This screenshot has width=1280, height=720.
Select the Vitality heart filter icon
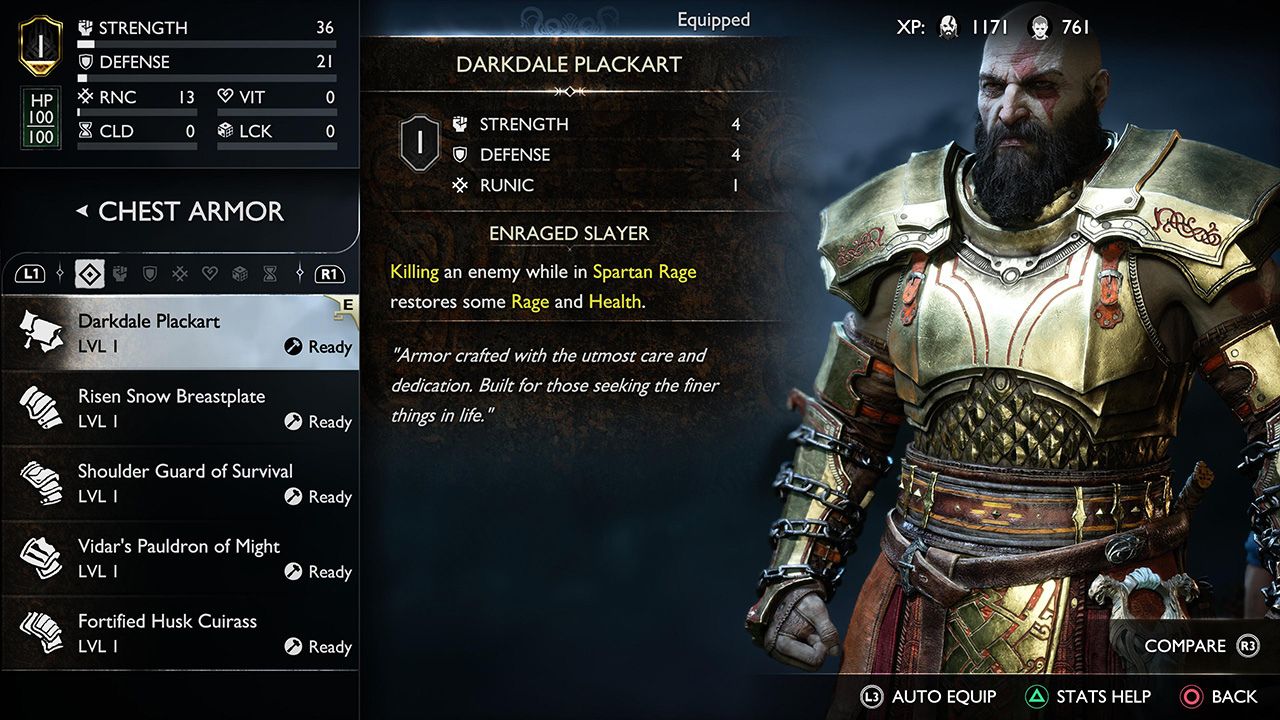tap(209, 275)
